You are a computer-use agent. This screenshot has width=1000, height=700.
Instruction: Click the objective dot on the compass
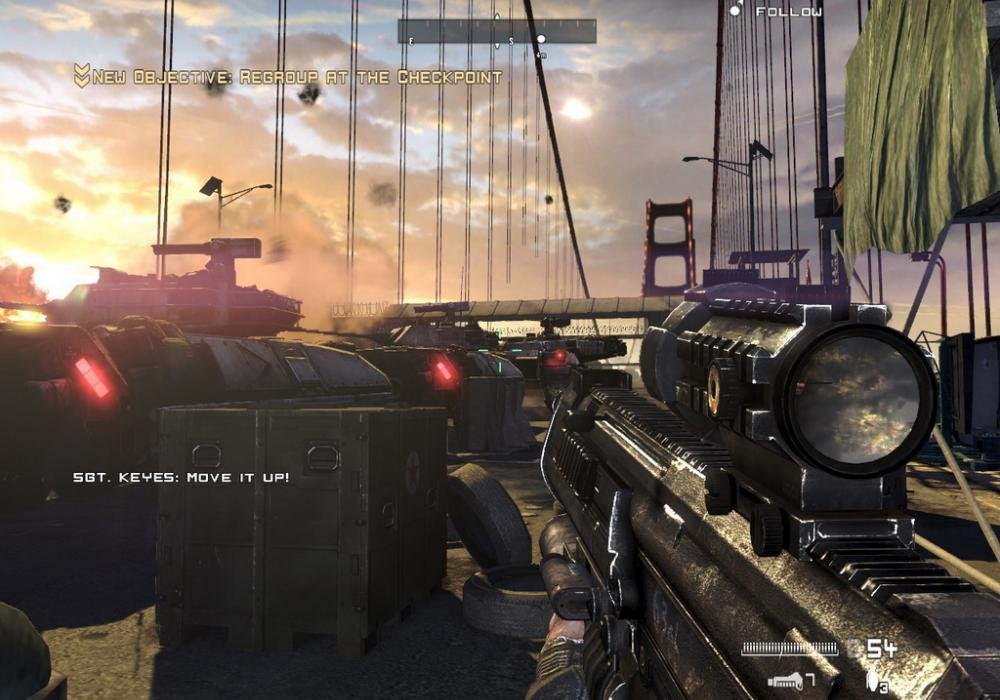click(x=541, y=40)
